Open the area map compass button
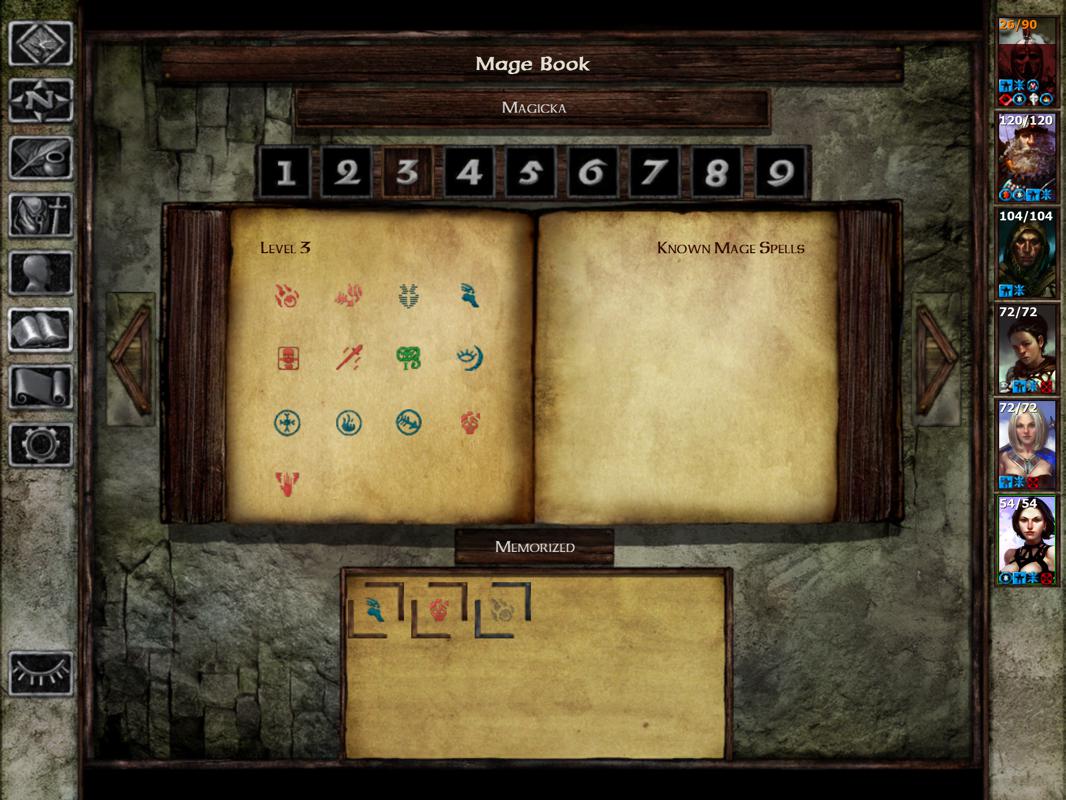The height and width of the screenshot is (800, 1066). pyautogui.click(x=41, y=100)
